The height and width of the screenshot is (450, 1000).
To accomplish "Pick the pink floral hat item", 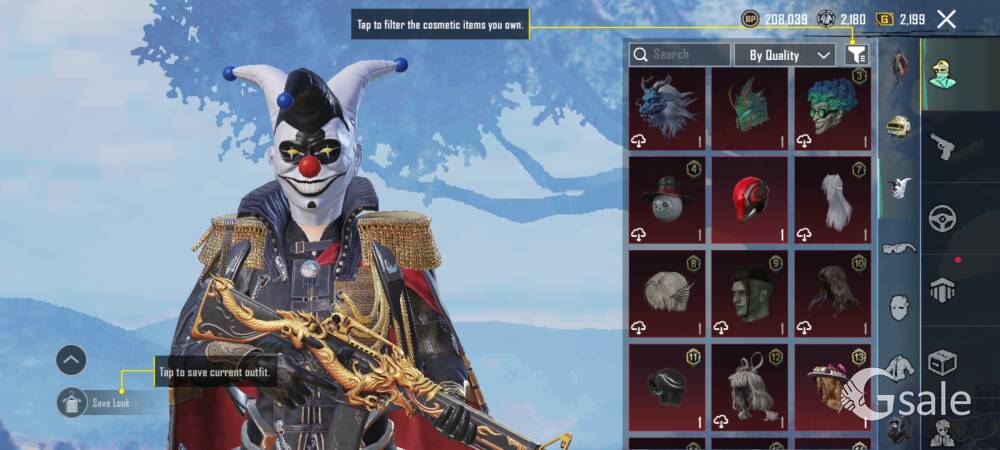I will 832,385.
